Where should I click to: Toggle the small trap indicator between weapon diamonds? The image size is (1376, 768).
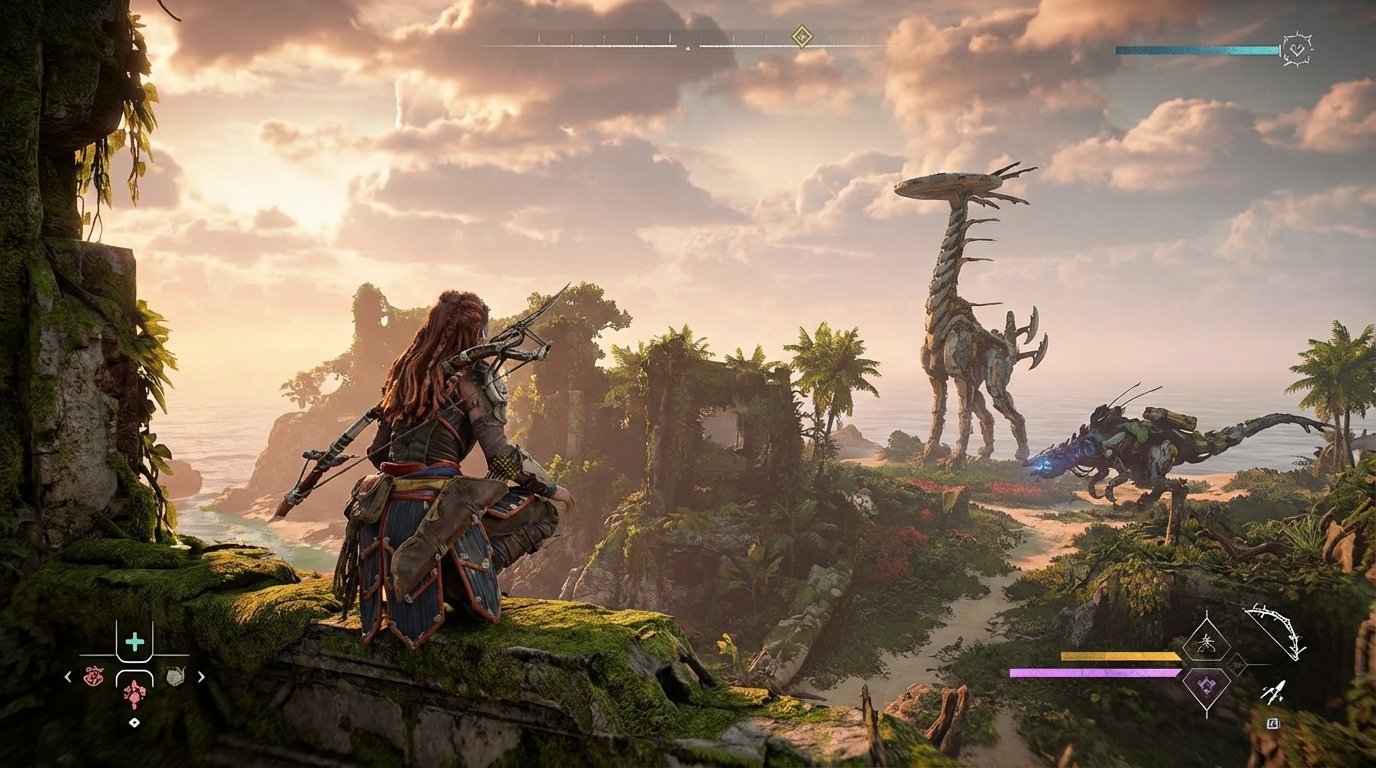(x=1236, y=664)
